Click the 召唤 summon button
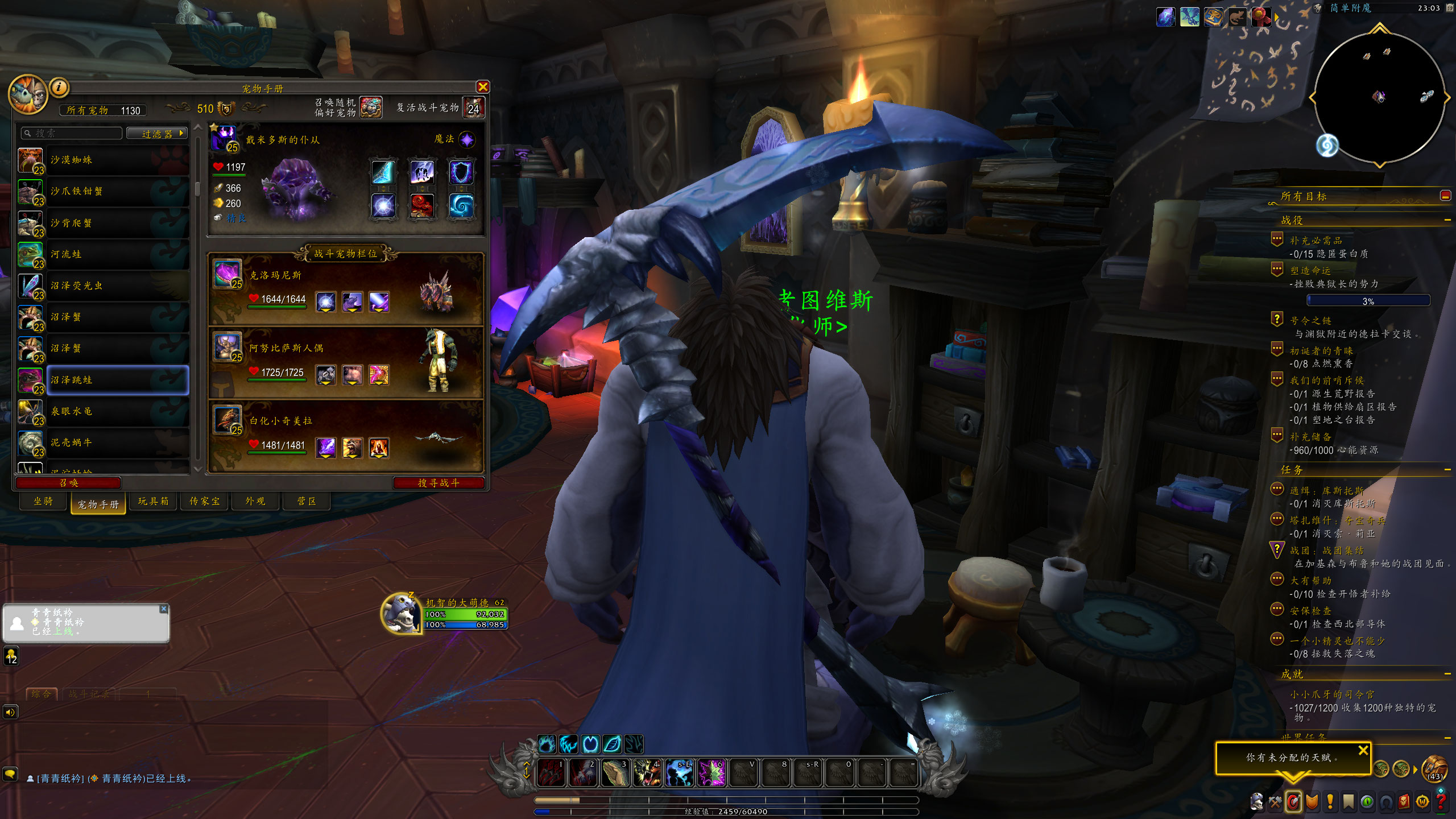This screenshot has height=819, width=1456. [x=68, y=483]
